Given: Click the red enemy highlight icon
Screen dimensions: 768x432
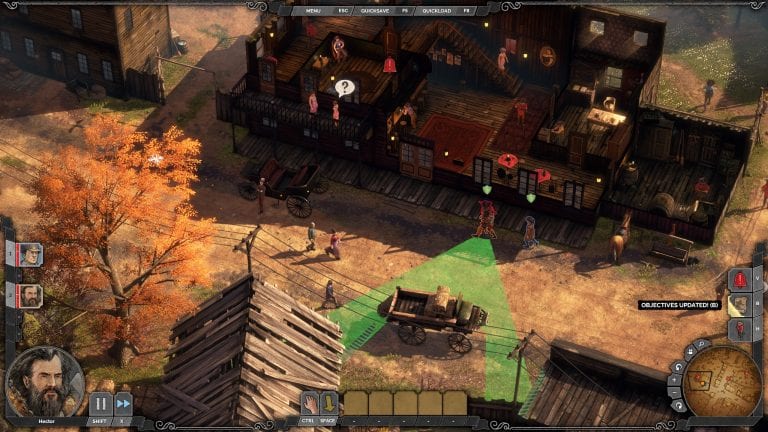Looking at the screenshot, I should click(x=740, y=330).
